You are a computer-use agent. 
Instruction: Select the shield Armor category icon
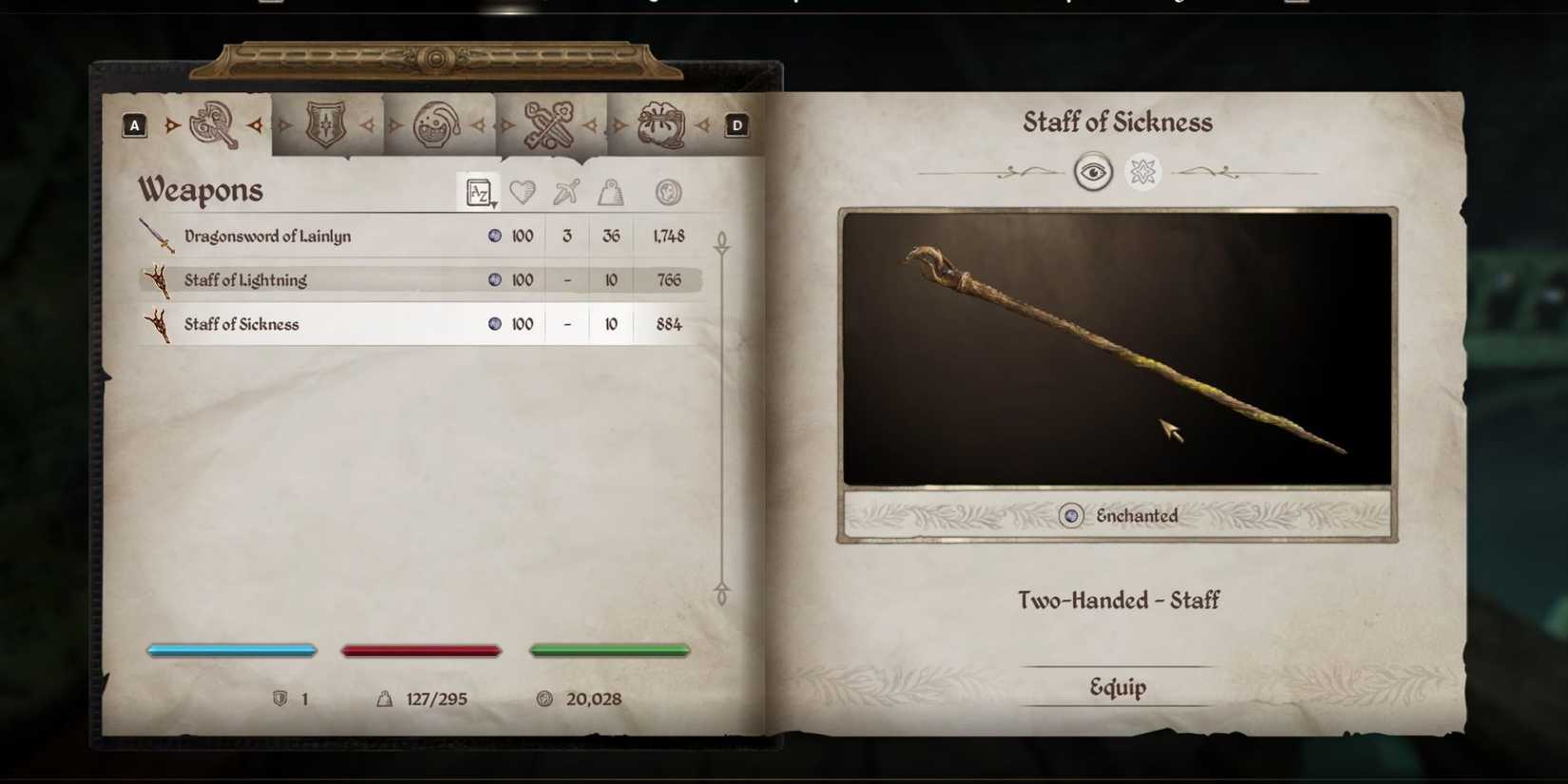(x=326, y=124)
